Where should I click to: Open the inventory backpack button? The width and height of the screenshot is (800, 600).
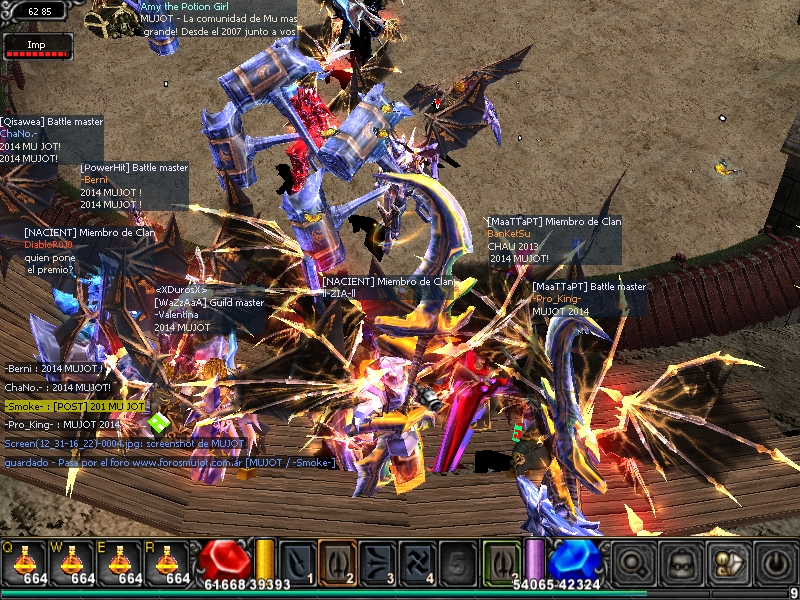(x=682, y=563)
